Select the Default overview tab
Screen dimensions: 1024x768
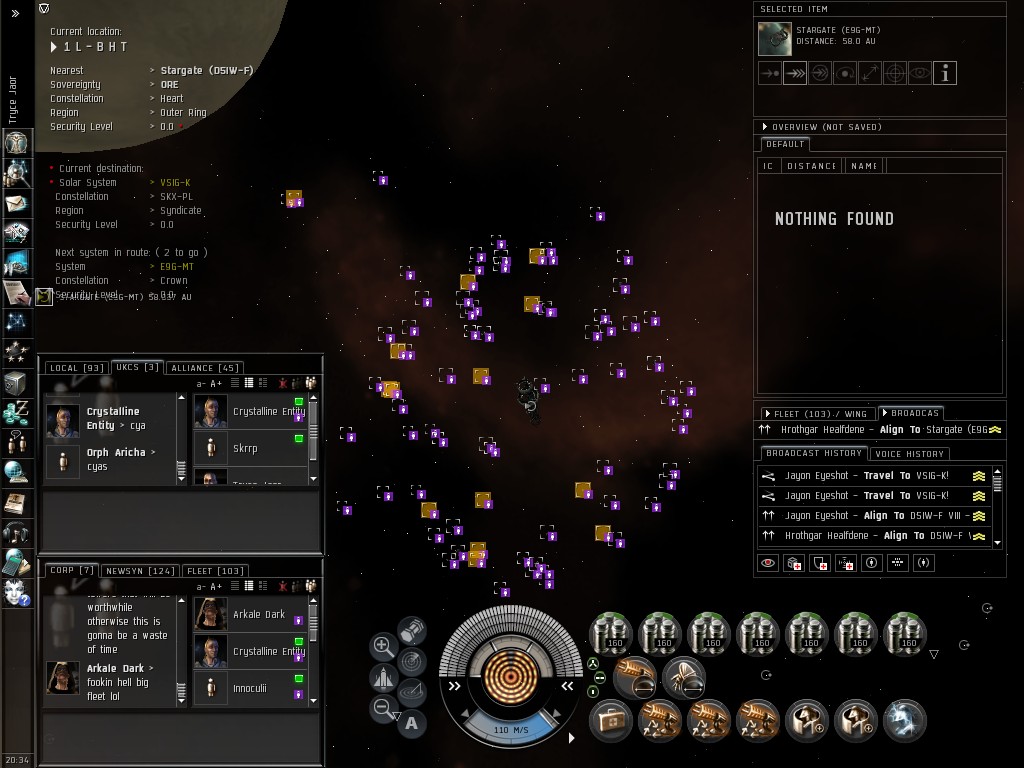(785, 144)
